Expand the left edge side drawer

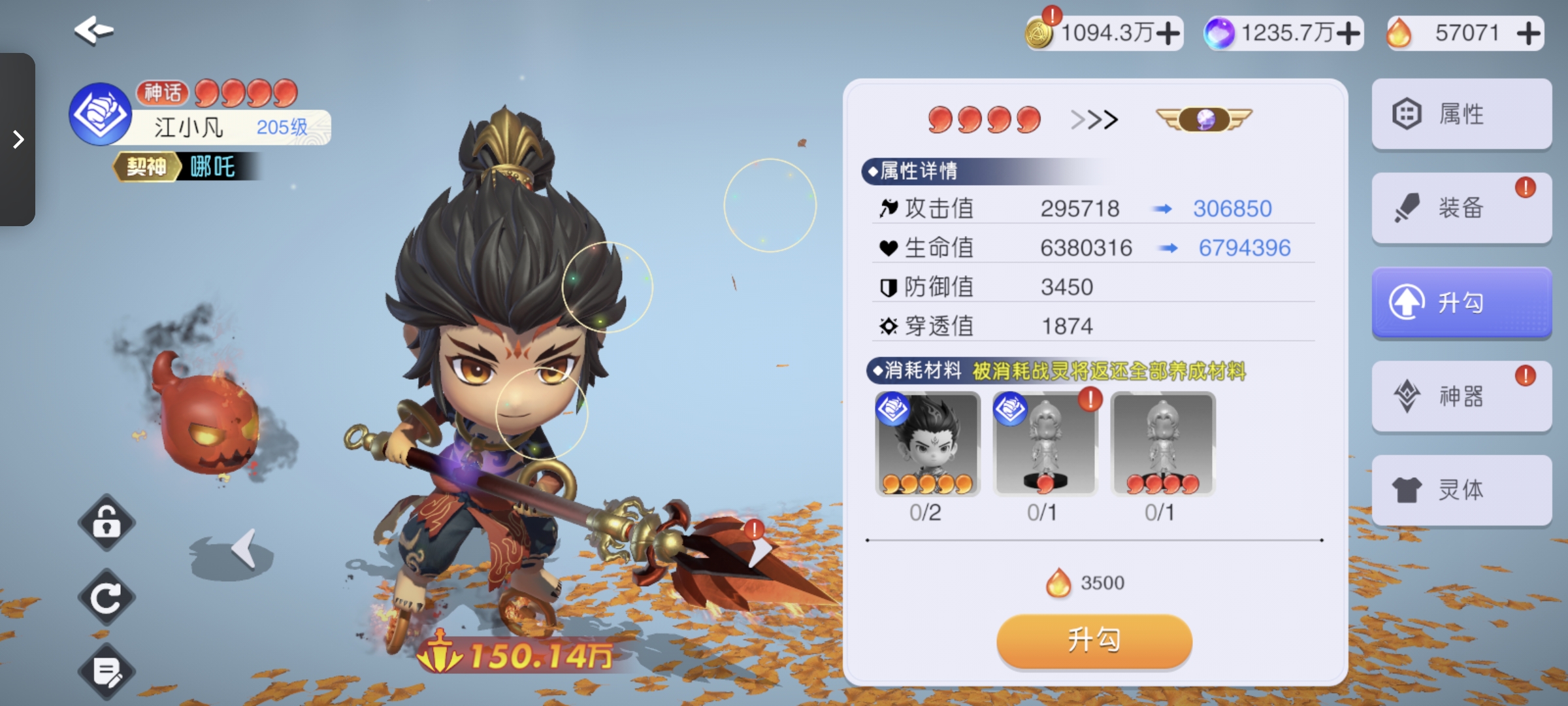pos(18,139)
